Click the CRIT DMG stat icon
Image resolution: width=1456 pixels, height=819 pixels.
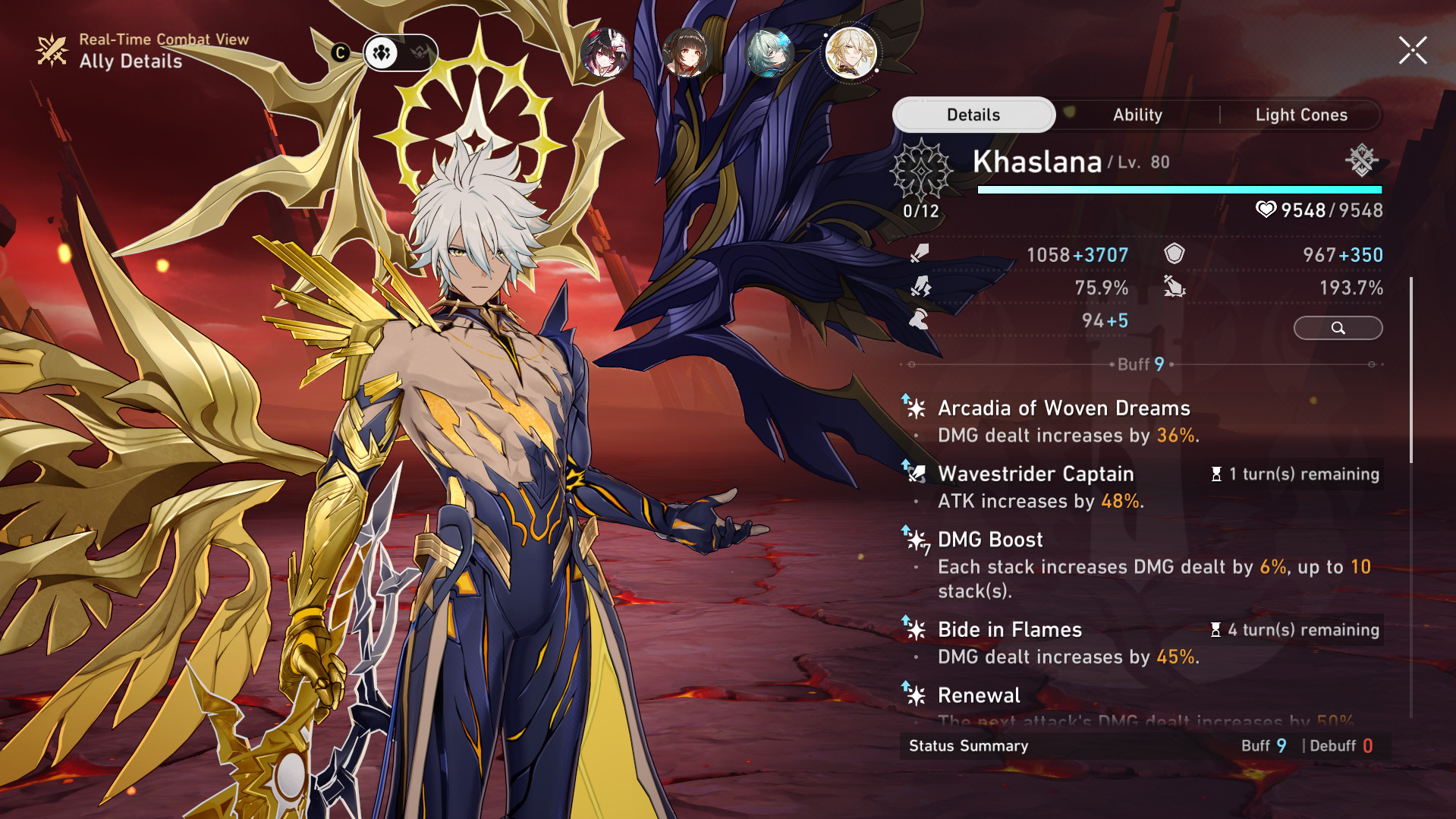(1176, 287)
